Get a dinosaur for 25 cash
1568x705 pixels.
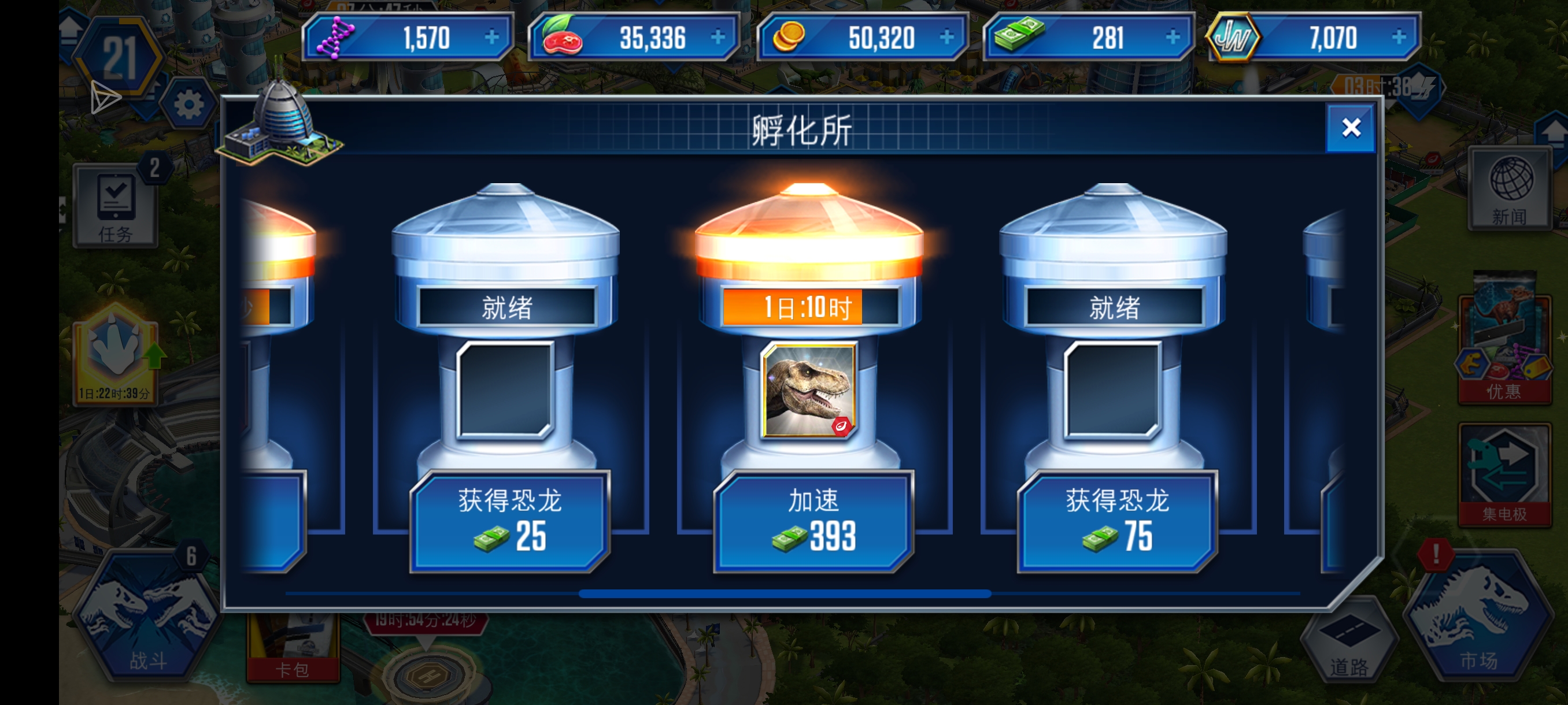coord(509,521)
